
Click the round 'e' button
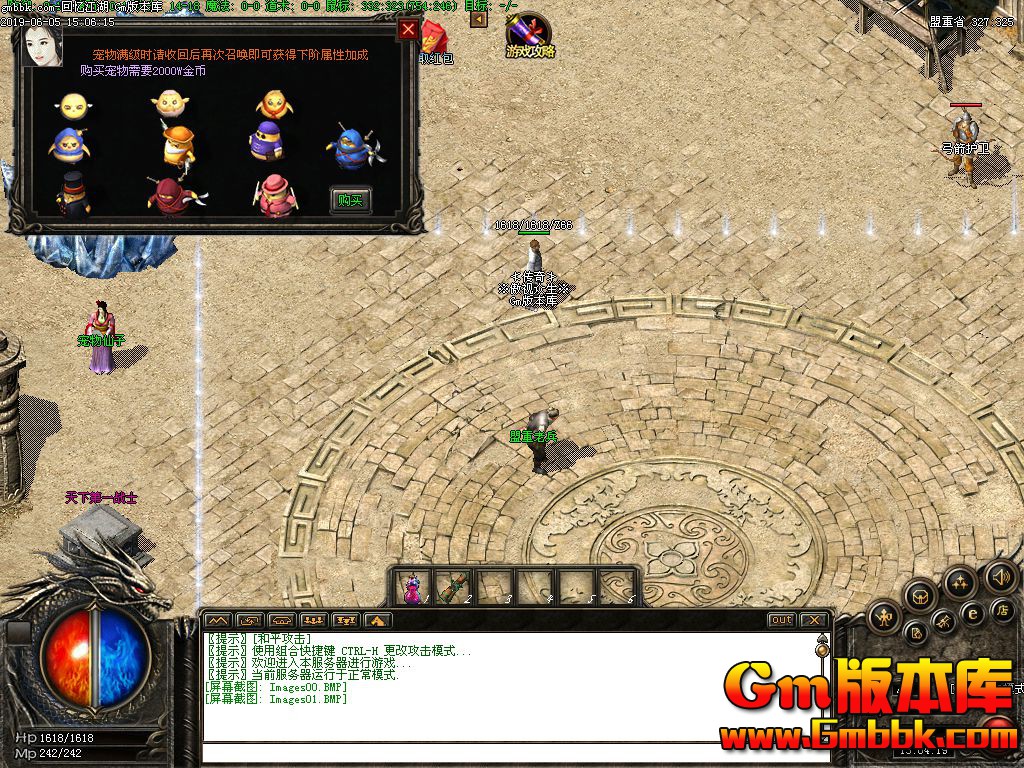coord(971,612)
